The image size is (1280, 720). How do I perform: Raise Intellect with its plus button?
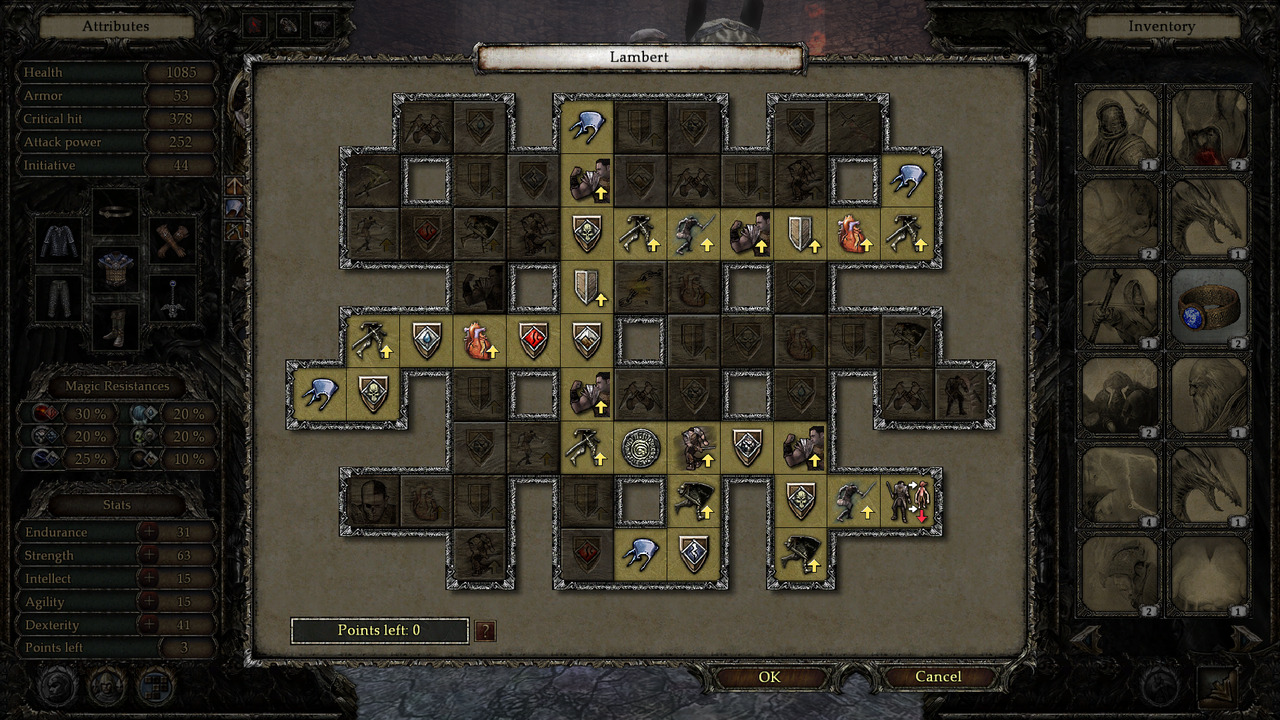tap(149, 578)
